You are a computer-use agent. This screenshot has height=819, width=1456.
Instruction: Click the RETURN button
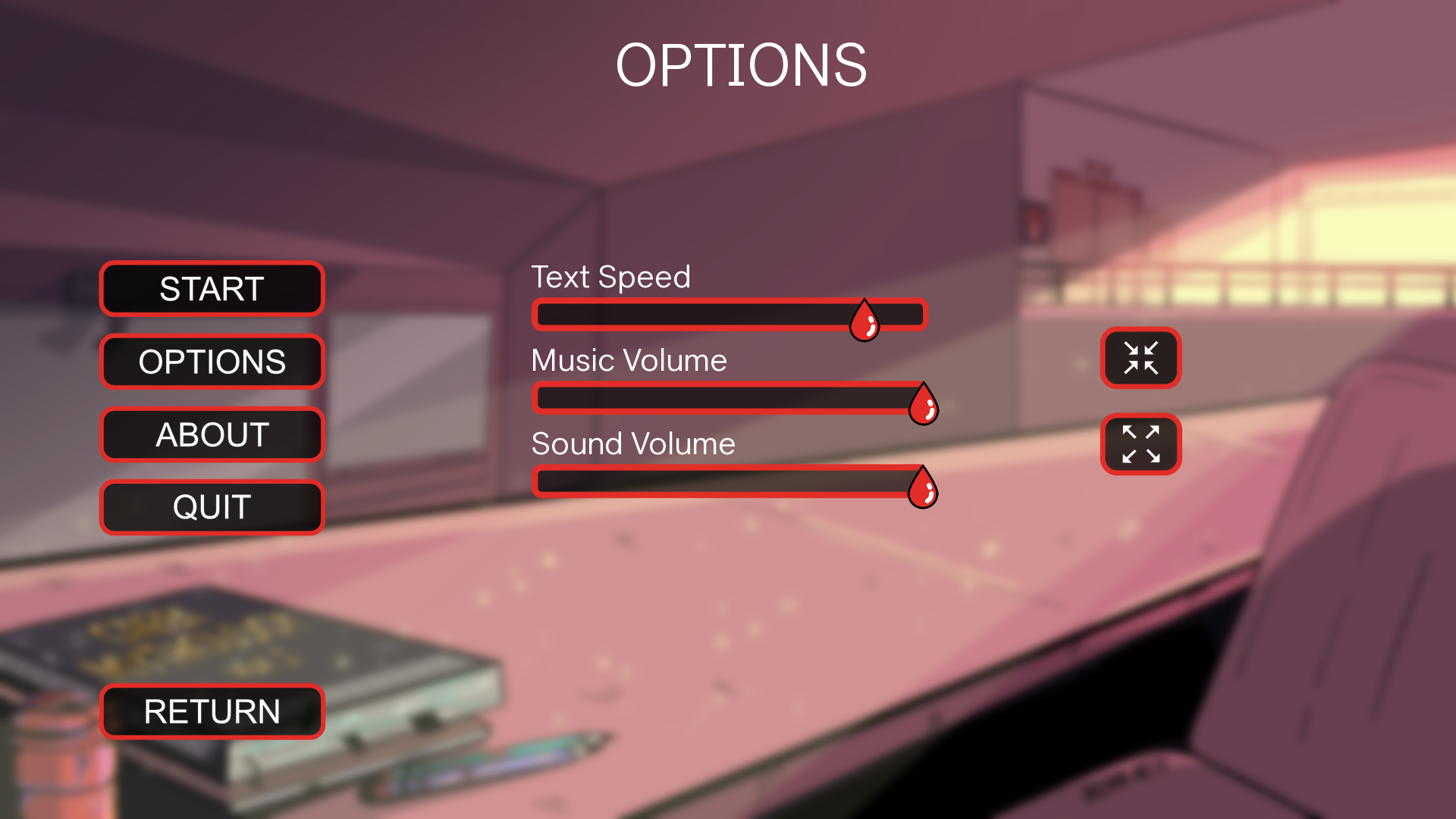coord(212,711)
